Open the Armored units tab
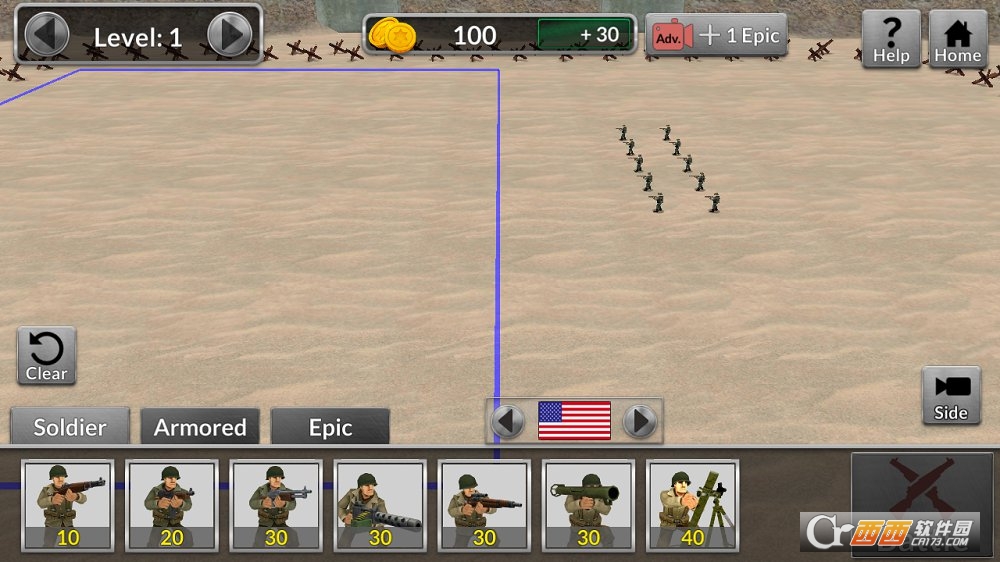 (x=200, y=427)
